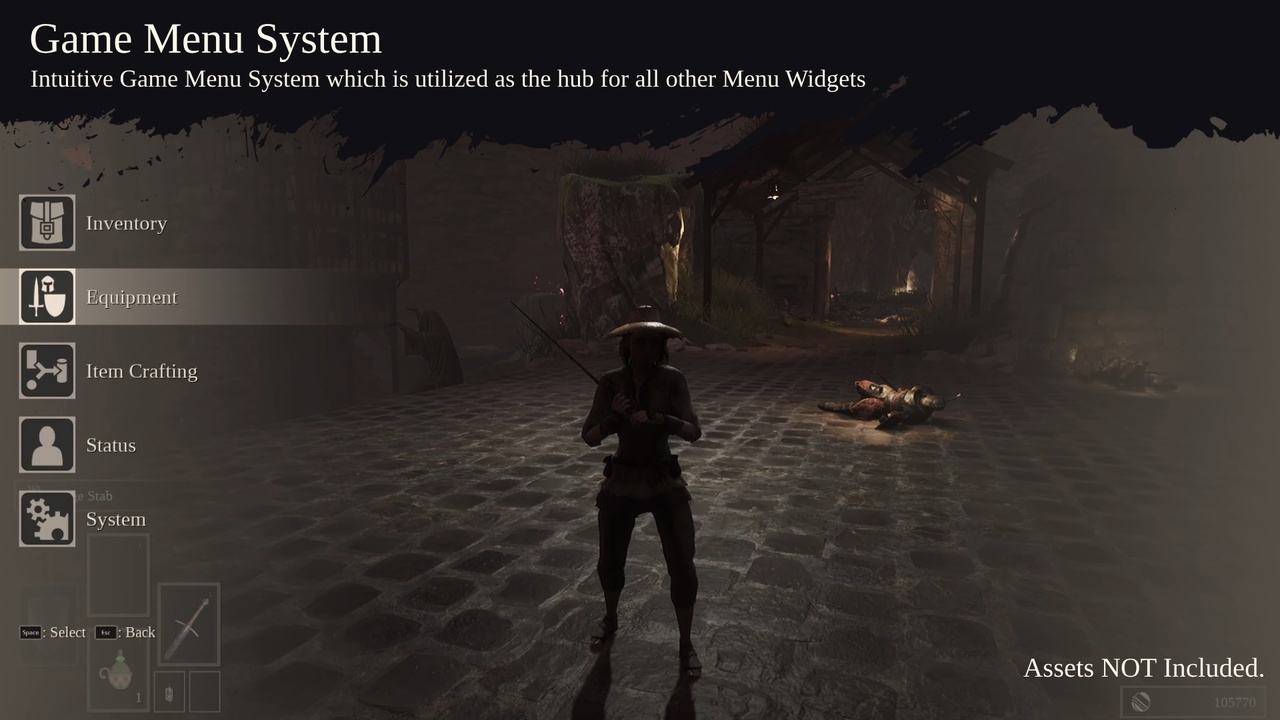
Task: Click the Item Crafting flowchart icon
Action: (x=46, y=370)
